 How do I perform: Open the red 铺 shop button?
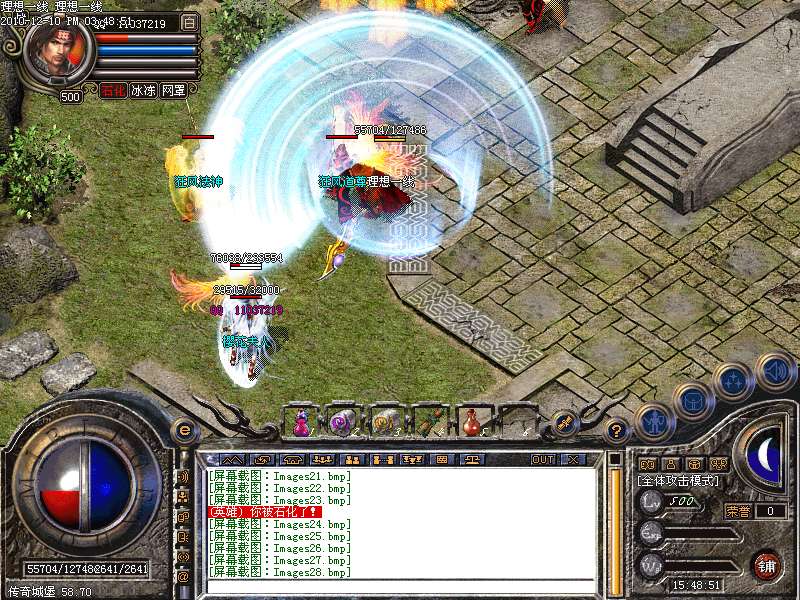click(767, 566)
